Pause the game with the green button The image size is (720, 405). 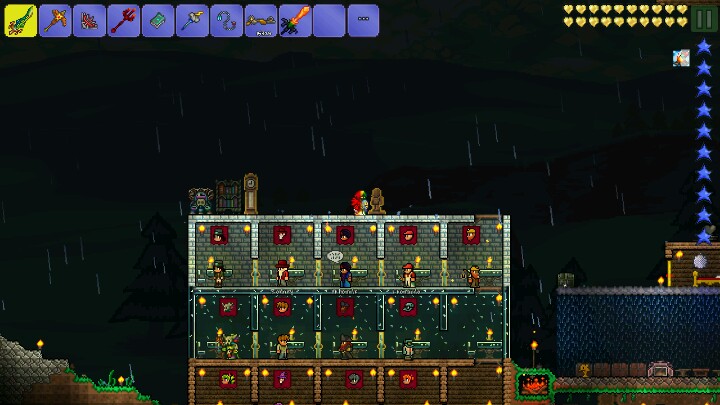pyautogui.click(x=704, y=17)
